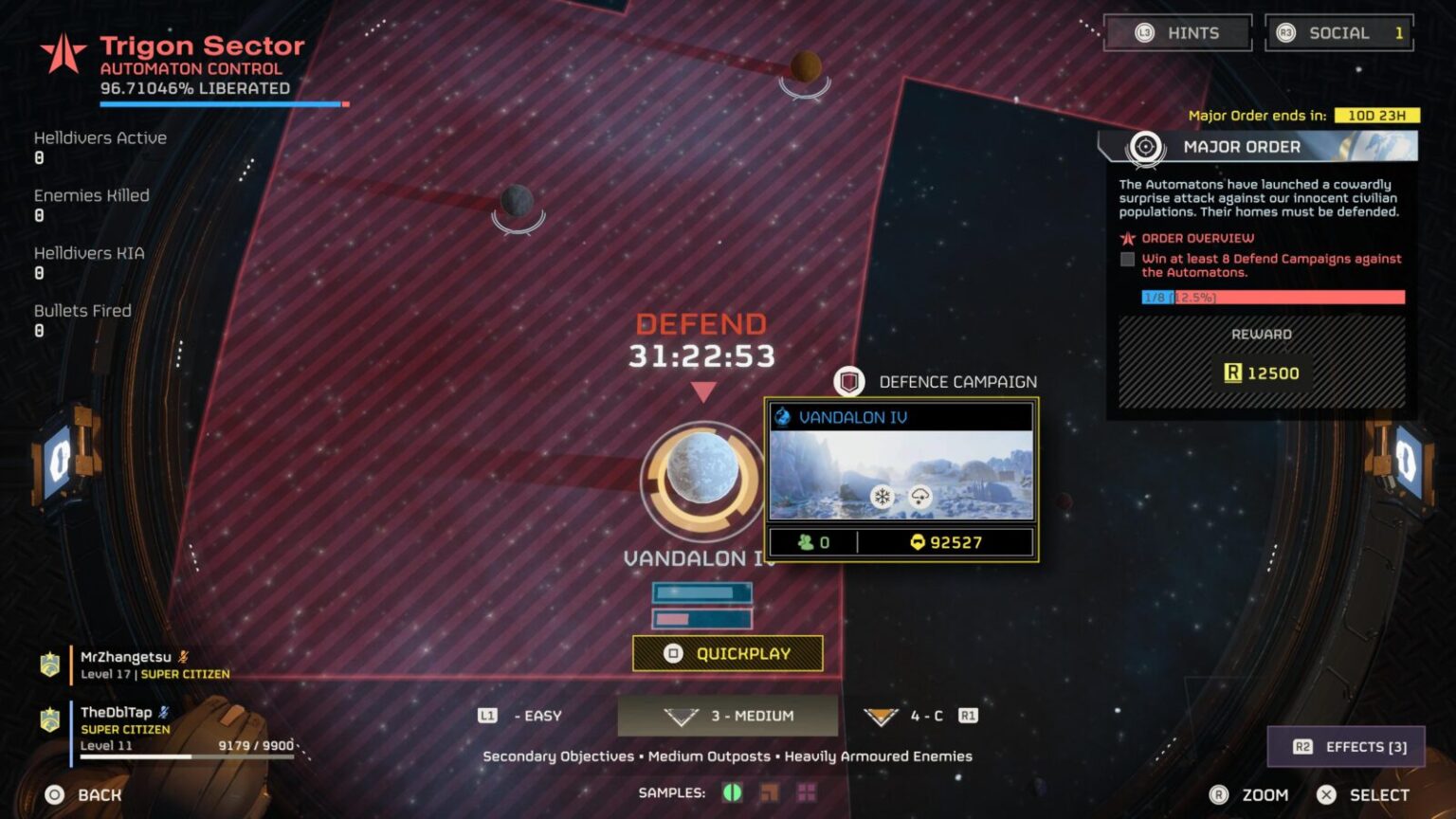Click the Major Order liberation progress bar

1273,297
